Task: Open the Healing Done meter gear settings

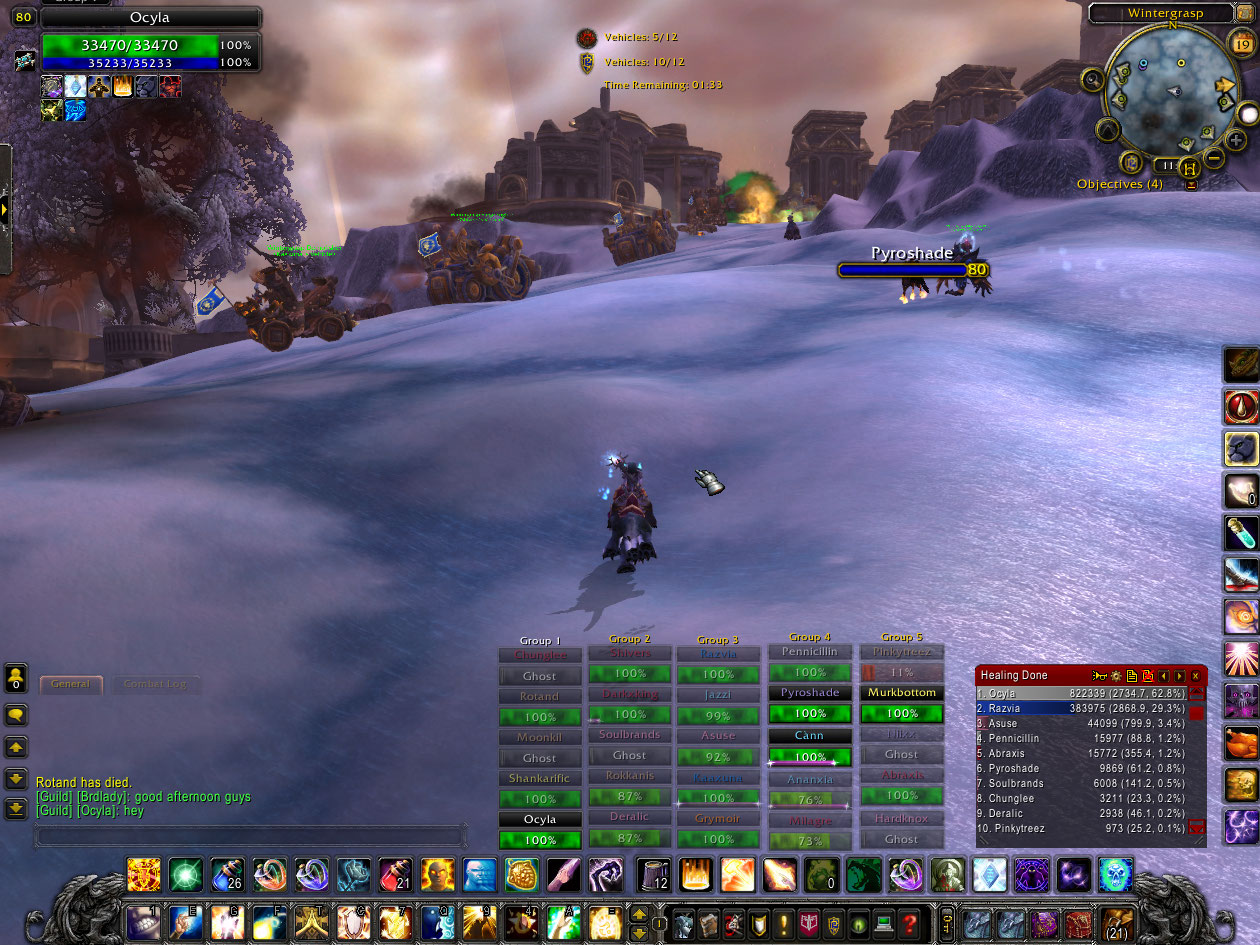Action: point(1116,676)
